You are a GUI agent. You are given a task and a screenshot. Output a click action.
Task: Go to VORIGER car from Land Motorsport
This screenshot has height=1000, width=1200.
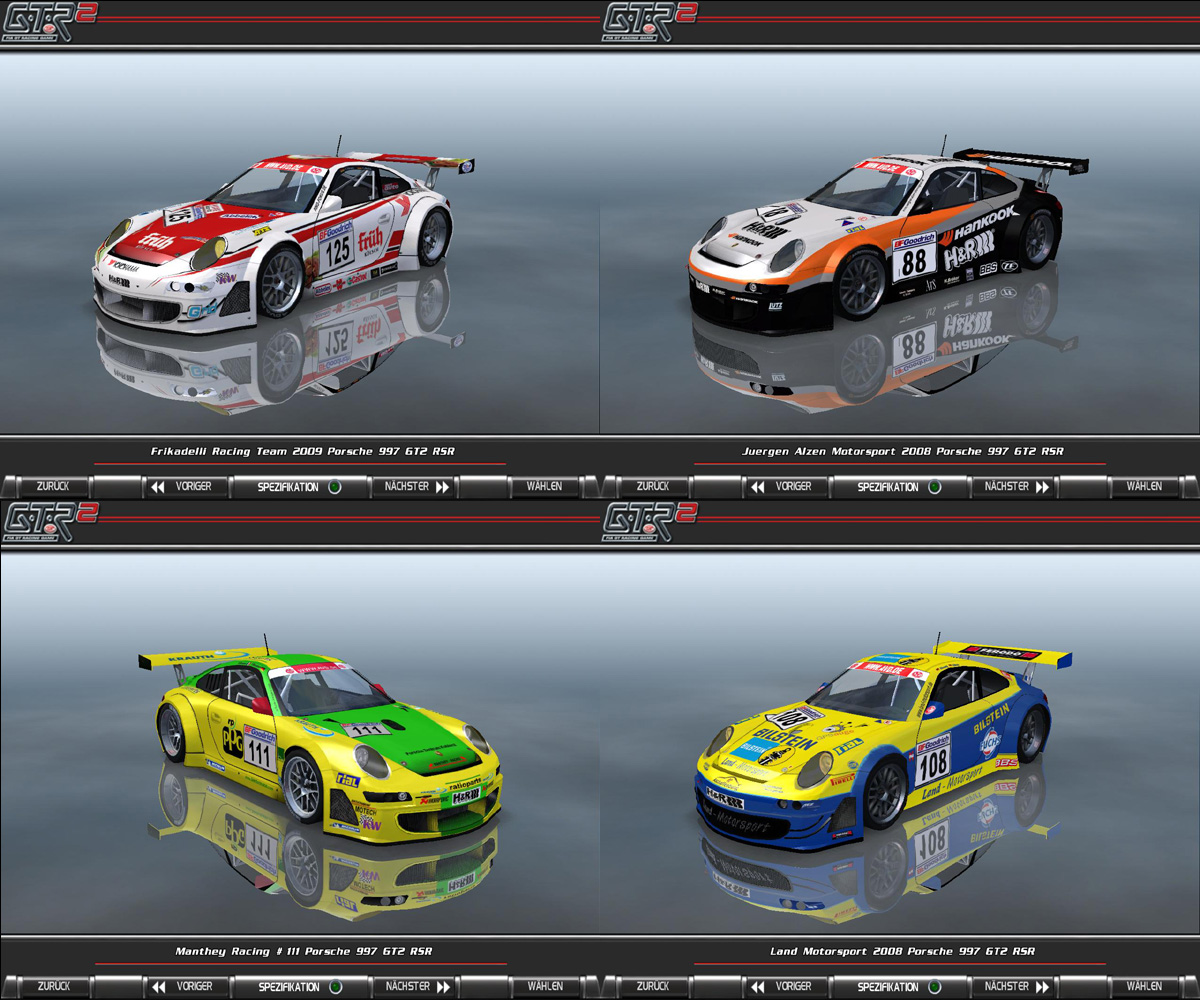point(783,986)
